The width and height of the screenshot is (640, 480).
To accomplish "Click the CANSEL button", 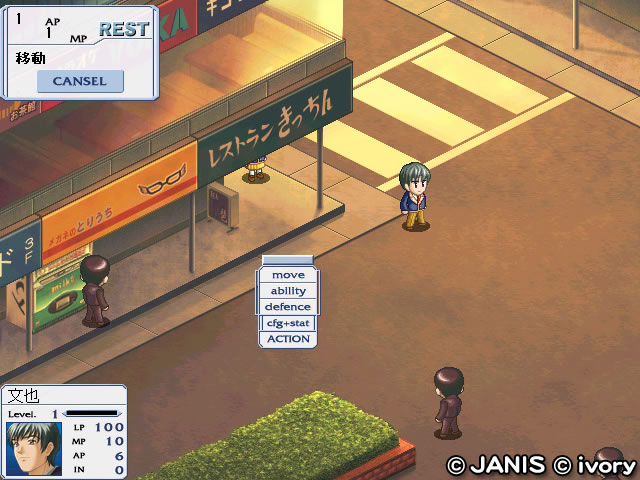I will 80,81.
